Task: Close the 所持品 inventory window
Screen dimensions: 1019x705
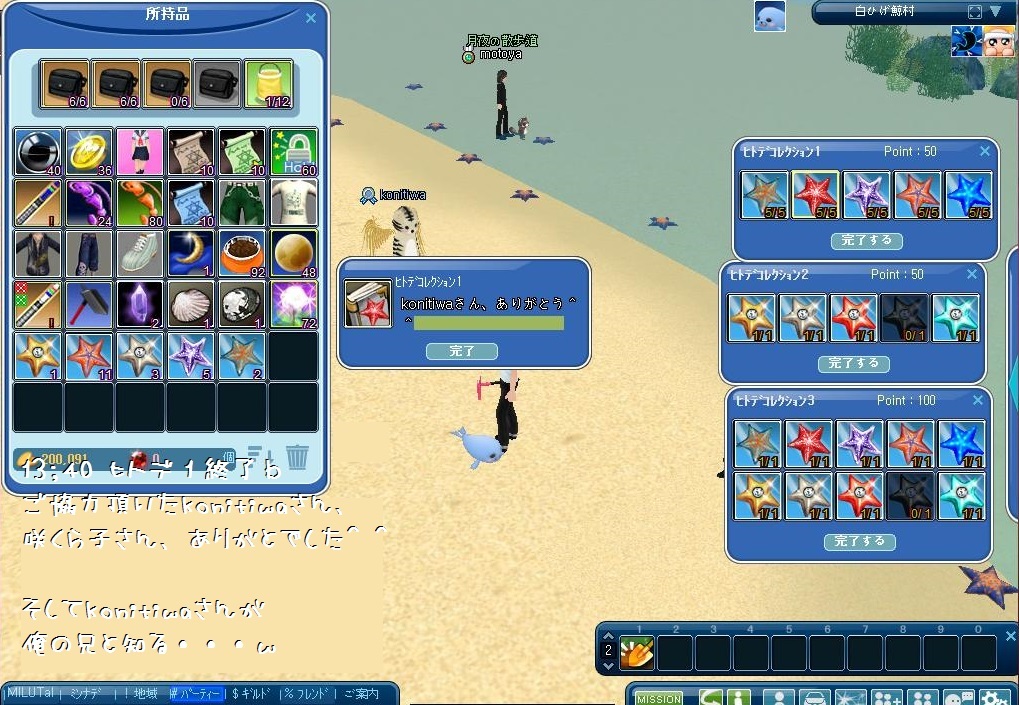Action: pyautogui.click(x=310, y=18)
